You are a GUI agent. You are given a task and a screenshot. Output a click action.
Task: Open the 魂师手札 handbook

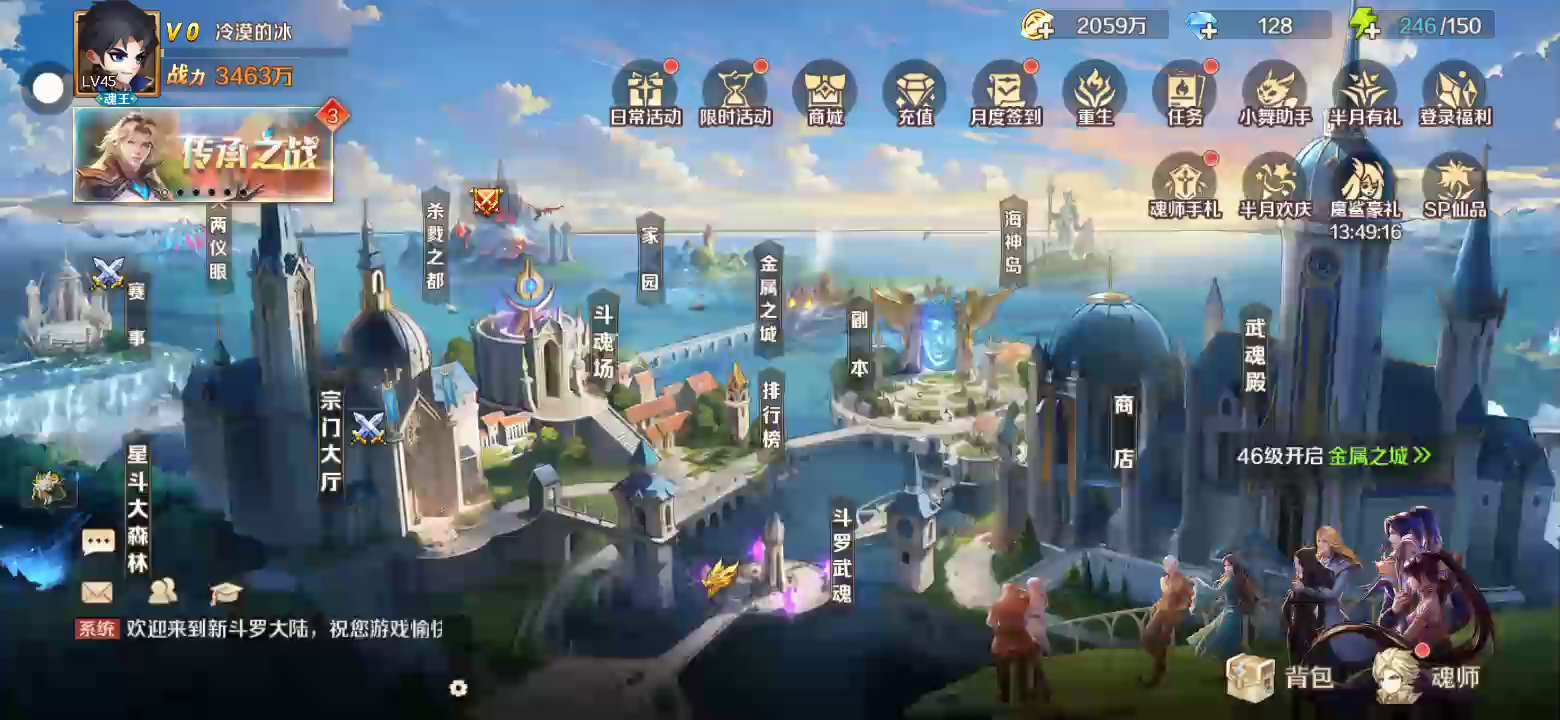pos(1185,184)
